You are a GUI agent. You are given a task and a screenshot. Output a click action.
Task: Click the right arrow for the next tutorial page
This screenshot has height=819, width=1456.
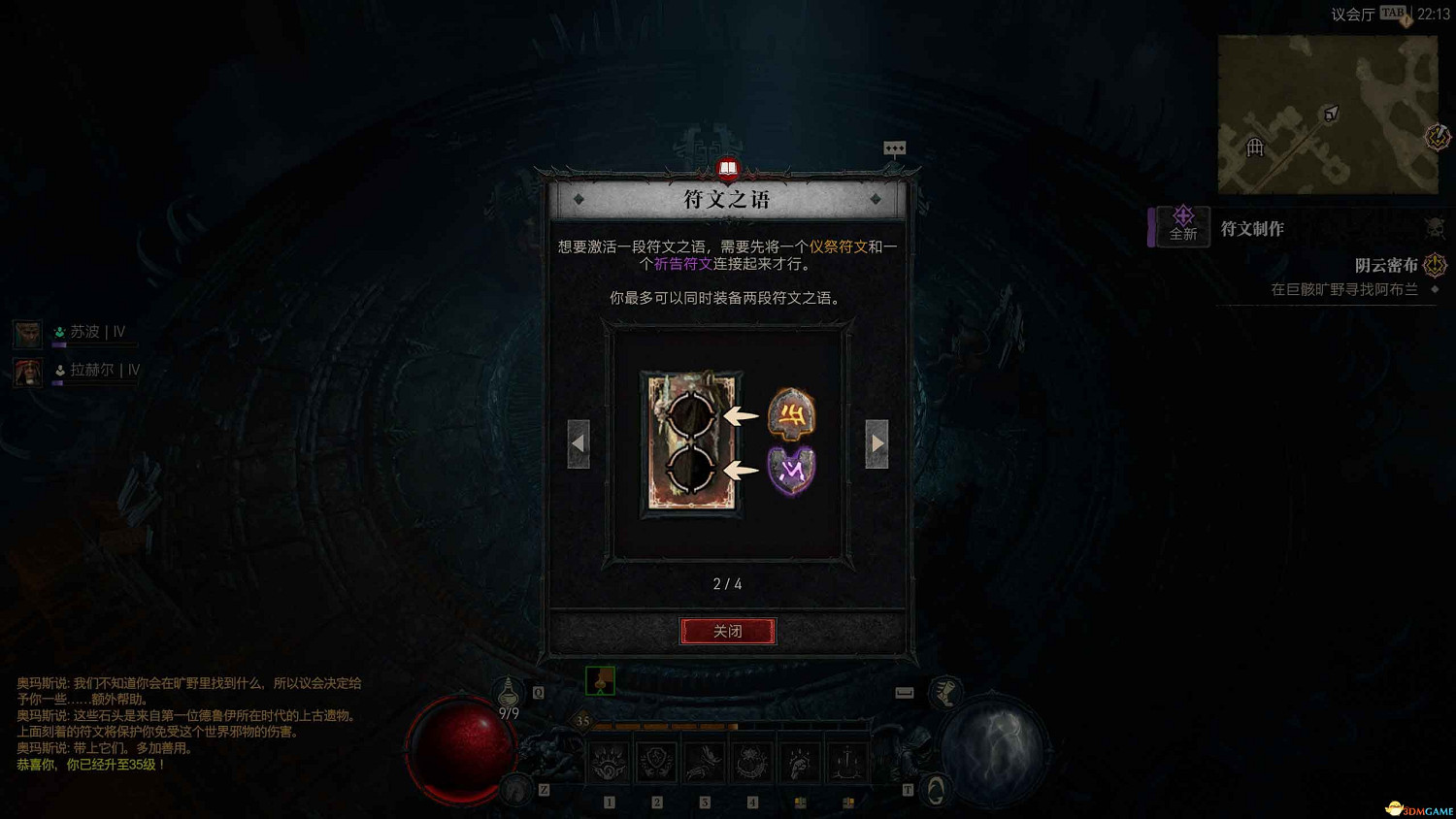(x=877, y=442)
